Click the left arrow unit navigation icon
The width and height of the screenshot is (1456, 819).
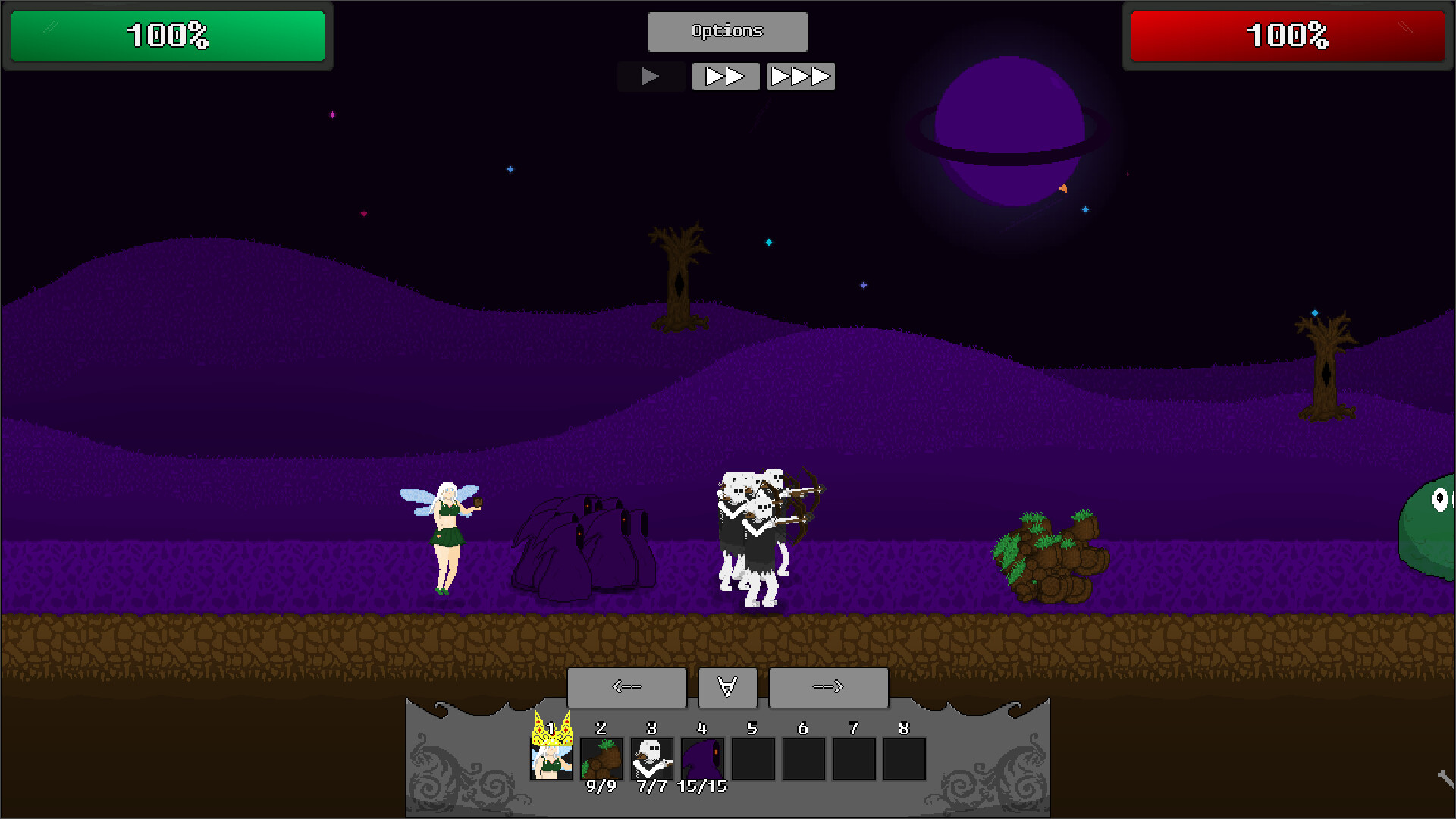tap(626, 687)
